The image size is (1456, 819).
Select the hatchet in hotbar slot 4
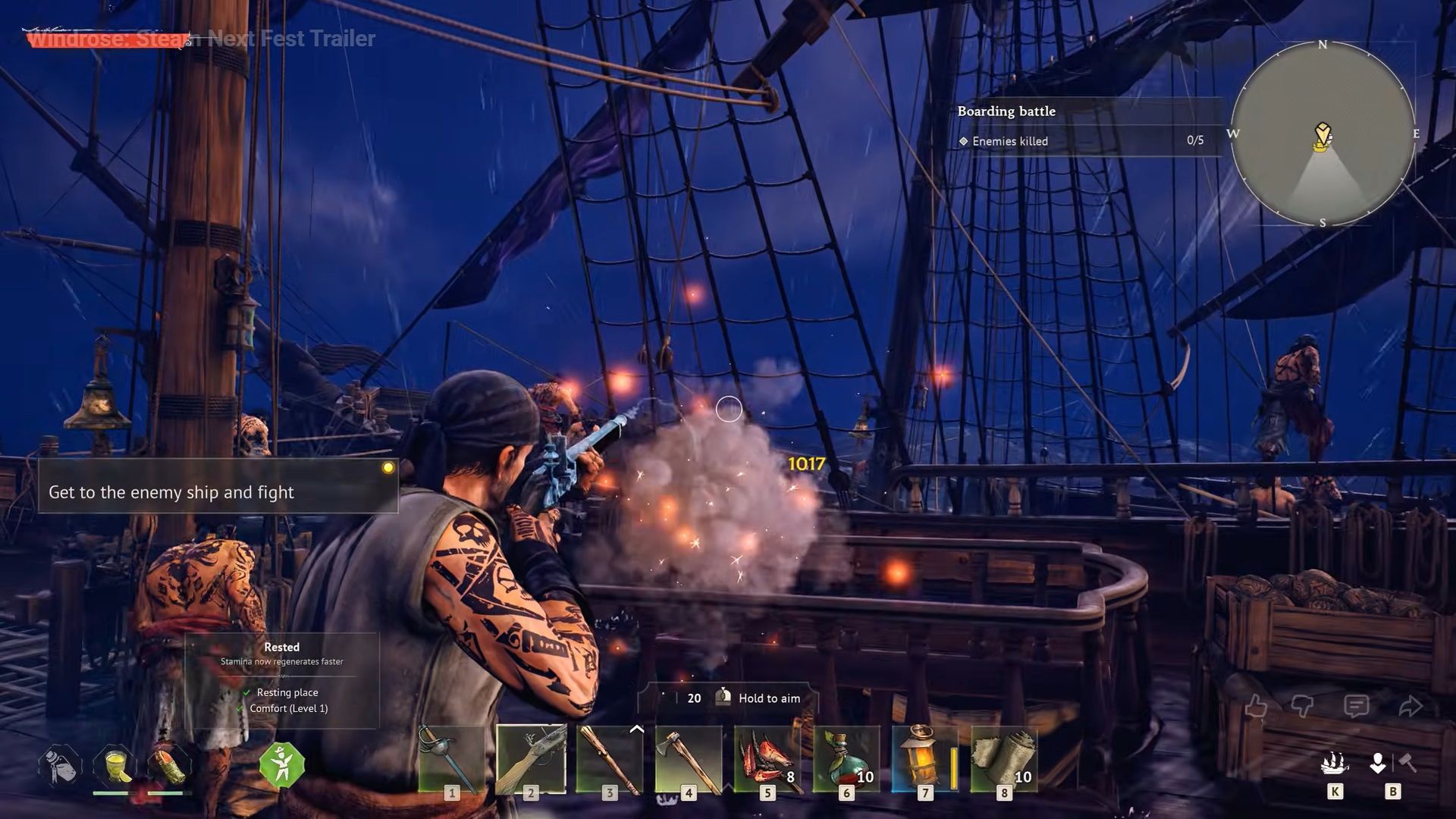[x=690, y=758]
